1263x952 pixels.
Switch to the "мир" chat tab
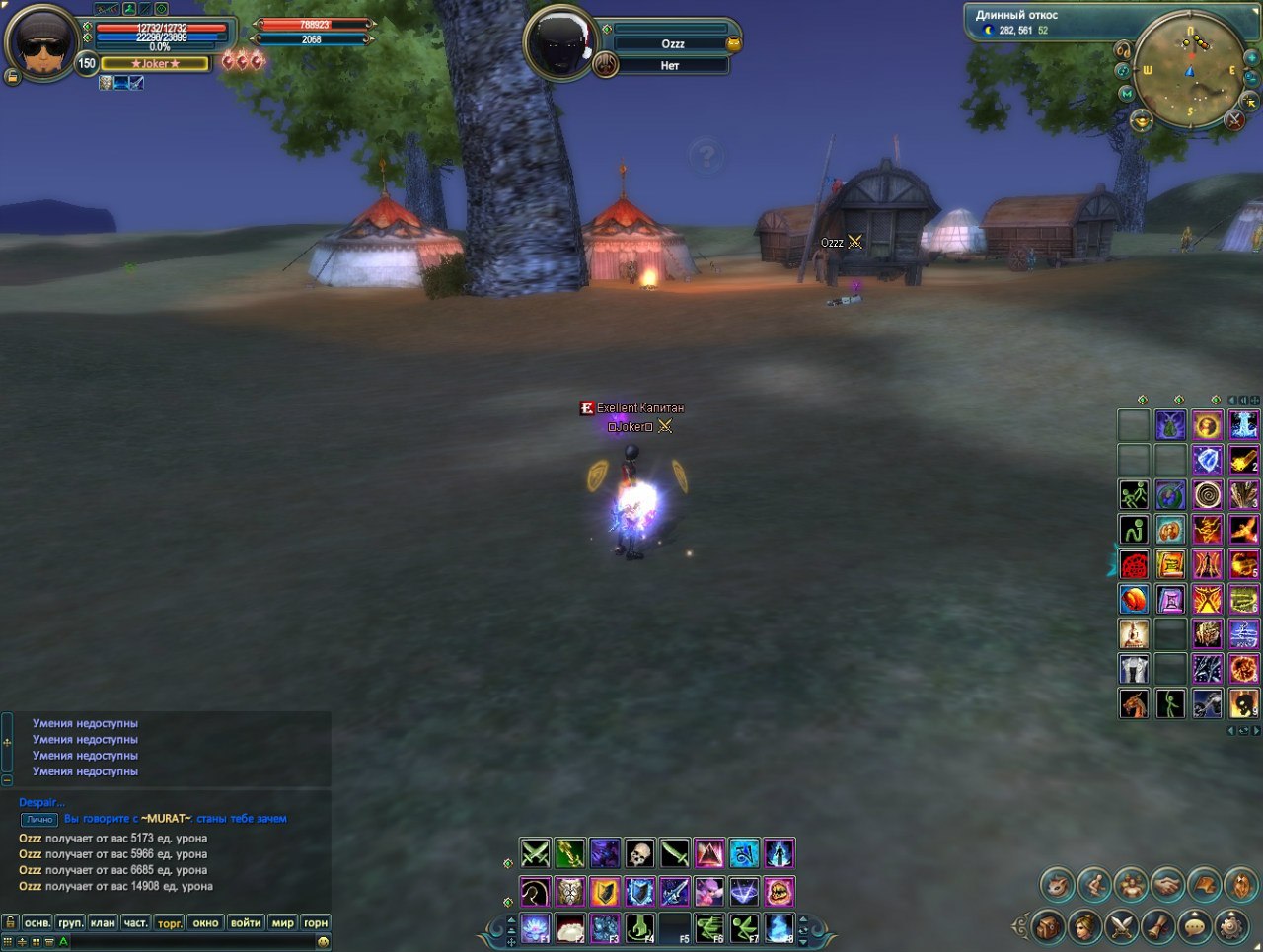(x=283, y=923)
